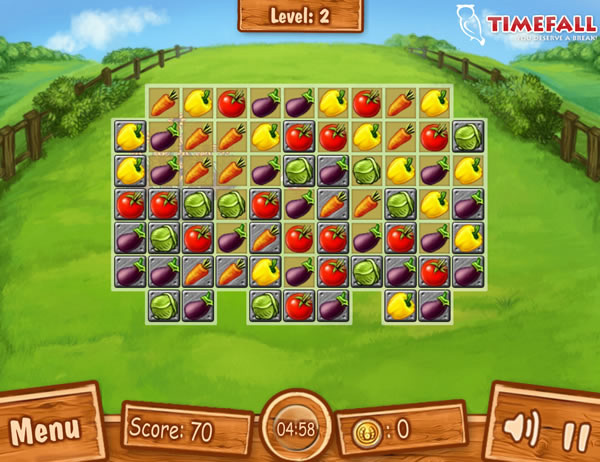This screenshot has height=462, width=600.
Task: Open the wooden Menu button
Action: click(46, 430)
